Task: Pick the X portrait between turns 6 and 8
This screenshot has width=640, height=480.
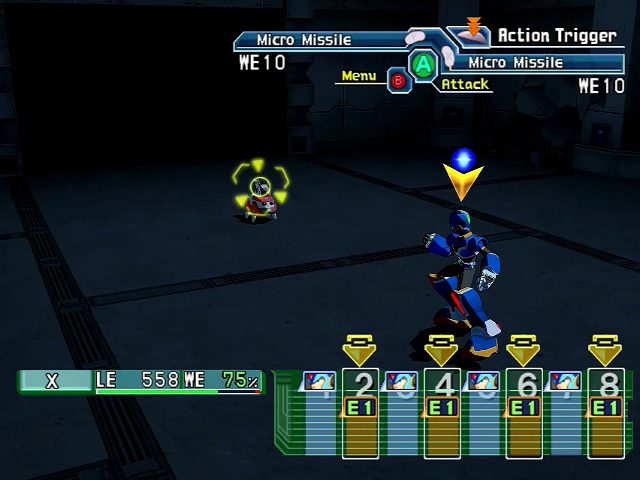Action: click(x=564, y=382)
